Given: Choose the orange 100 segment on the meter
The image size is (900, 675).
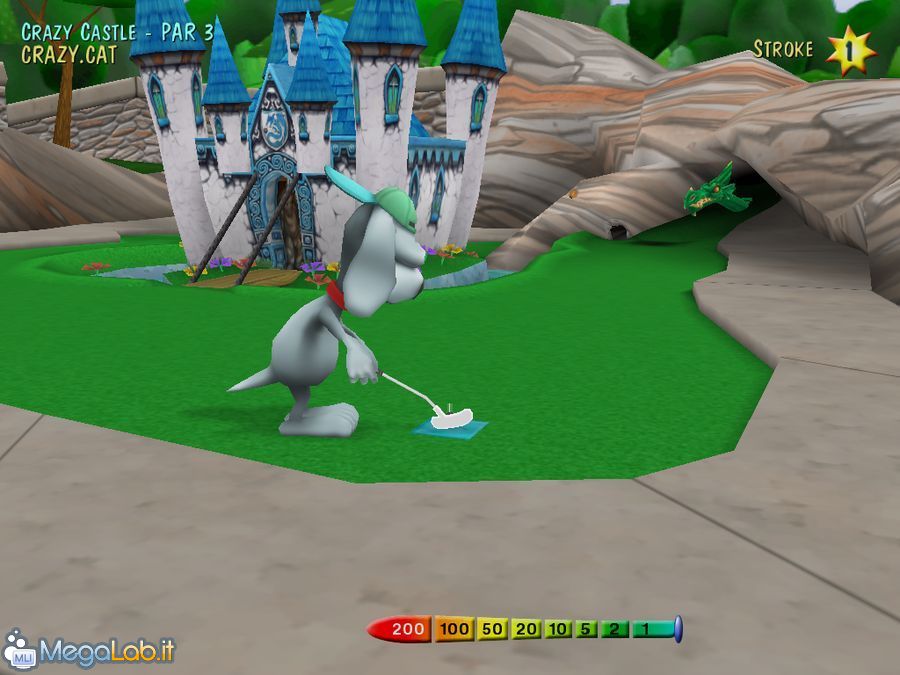Looking at the screenshot, I should (454, 629).
